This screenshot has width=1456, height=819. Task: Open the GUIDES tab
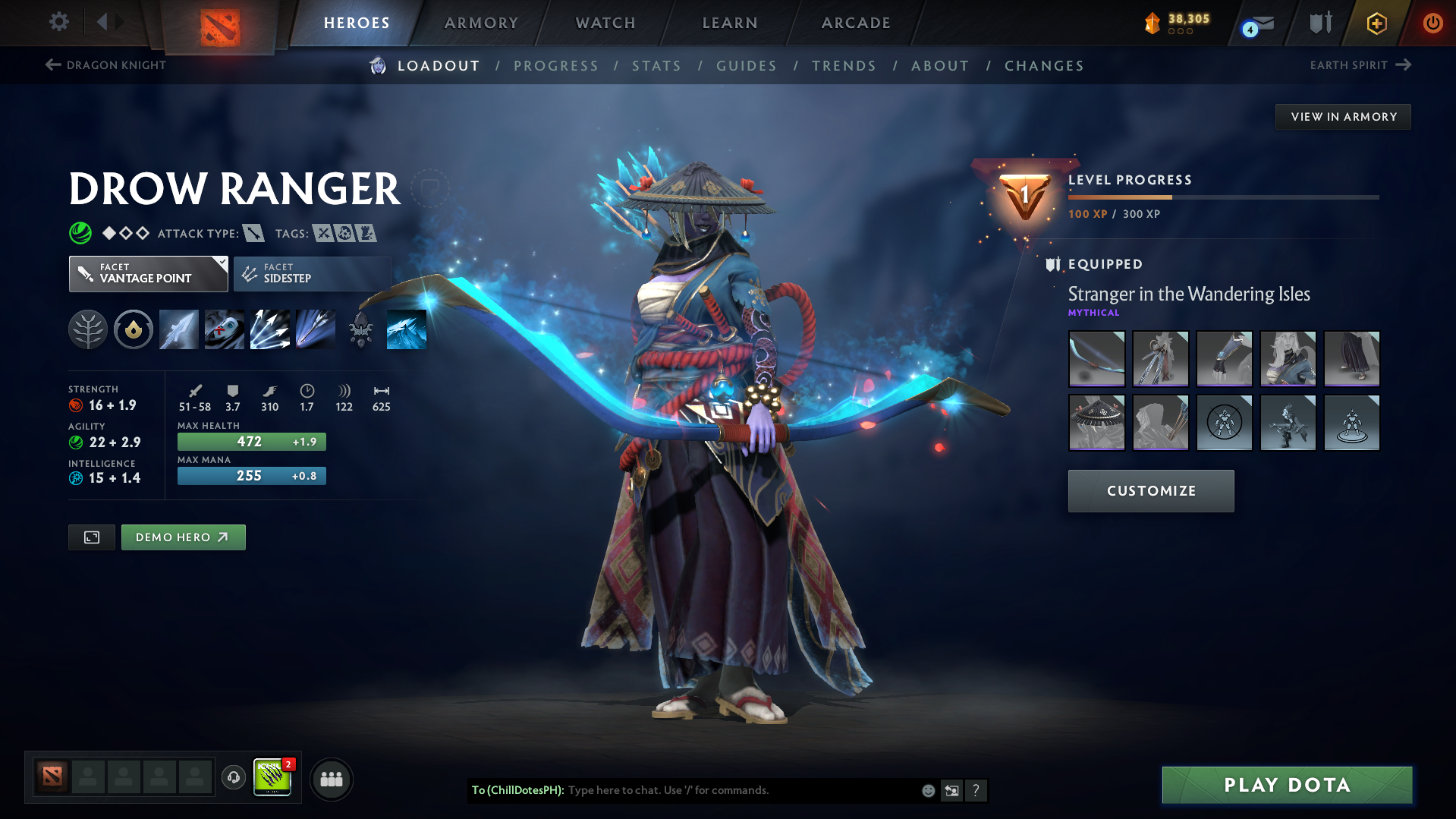(747, 66)
